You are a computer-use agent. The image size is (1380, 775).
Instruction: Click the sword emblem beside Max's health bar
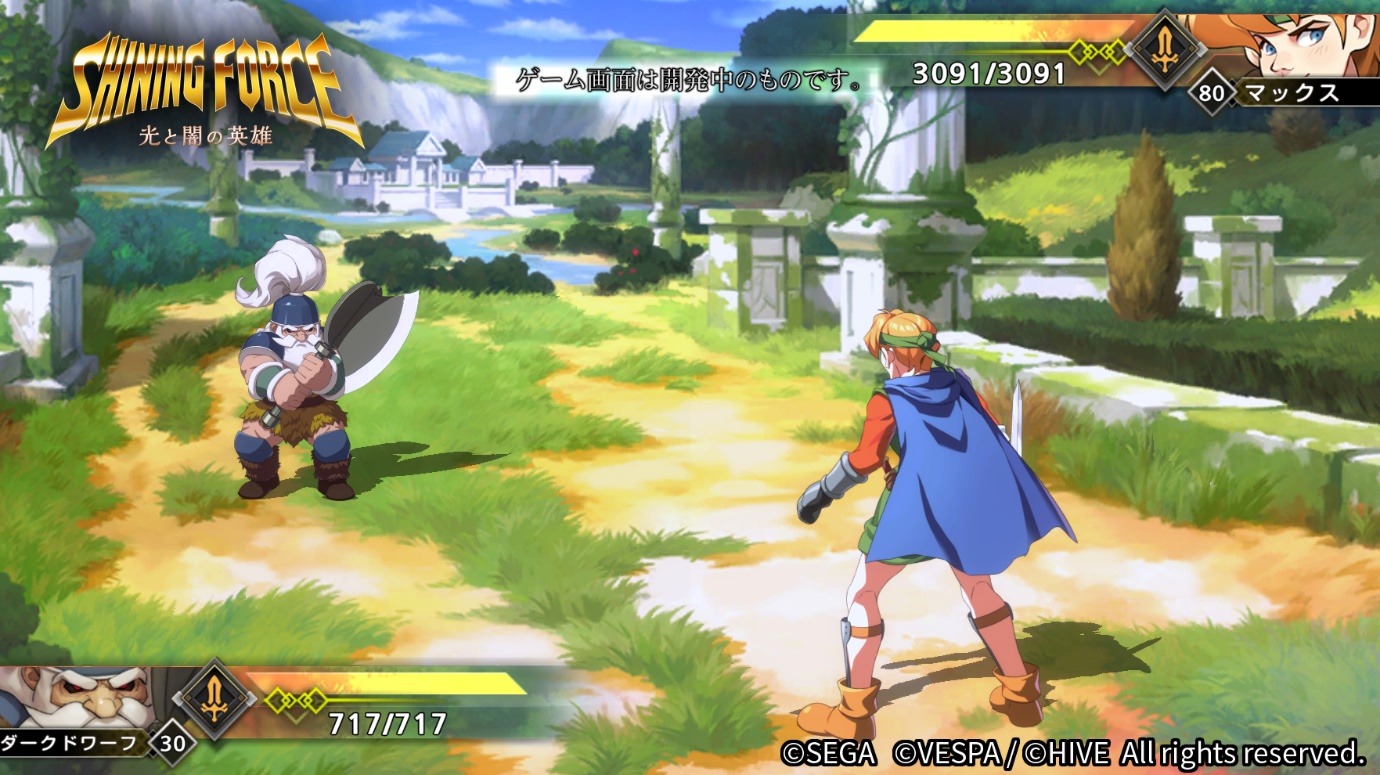[1164, 48]
